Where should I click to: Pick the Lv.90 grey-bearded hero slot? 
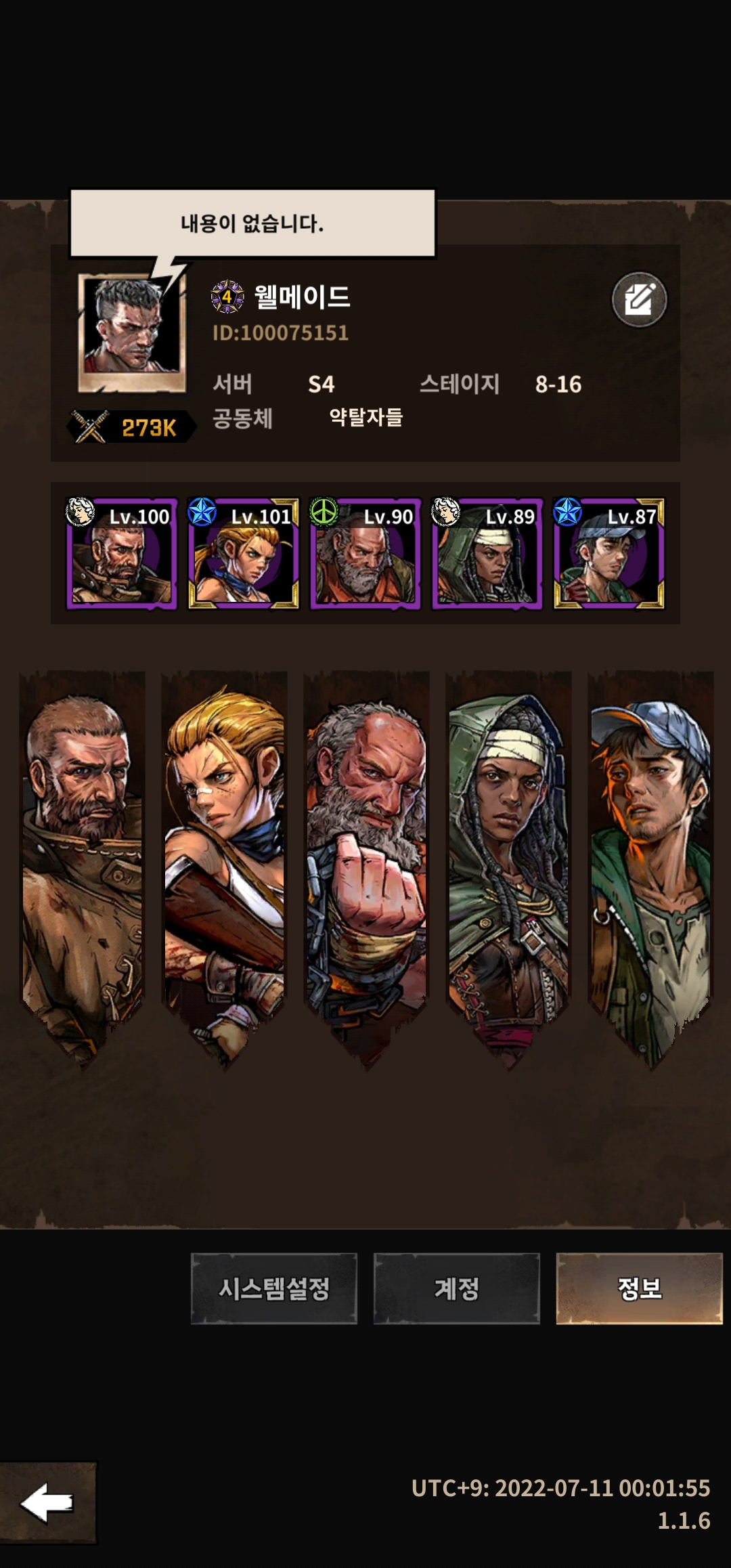[365, 554]
